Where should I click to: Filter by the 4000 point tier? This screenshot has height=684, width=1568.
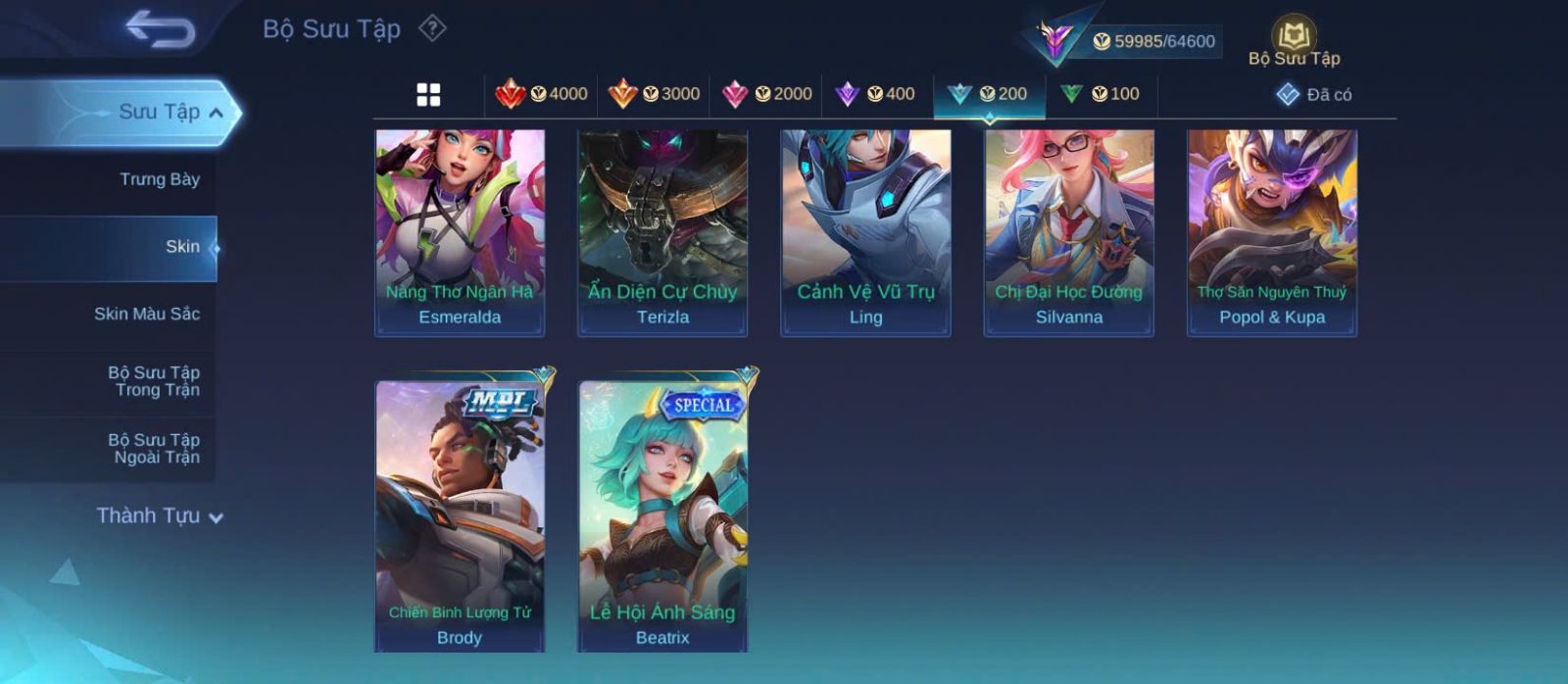pyautogui.click(x=542, y=94)
